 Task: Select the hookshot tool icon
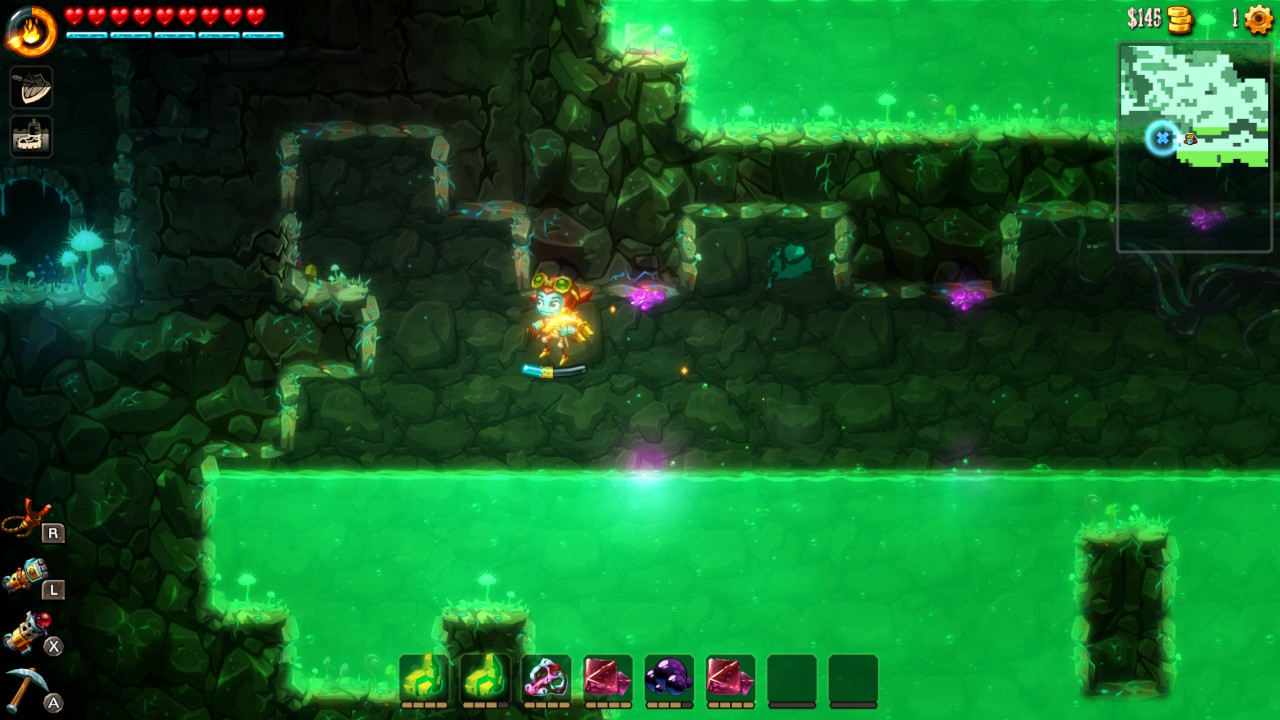[27, 519]
